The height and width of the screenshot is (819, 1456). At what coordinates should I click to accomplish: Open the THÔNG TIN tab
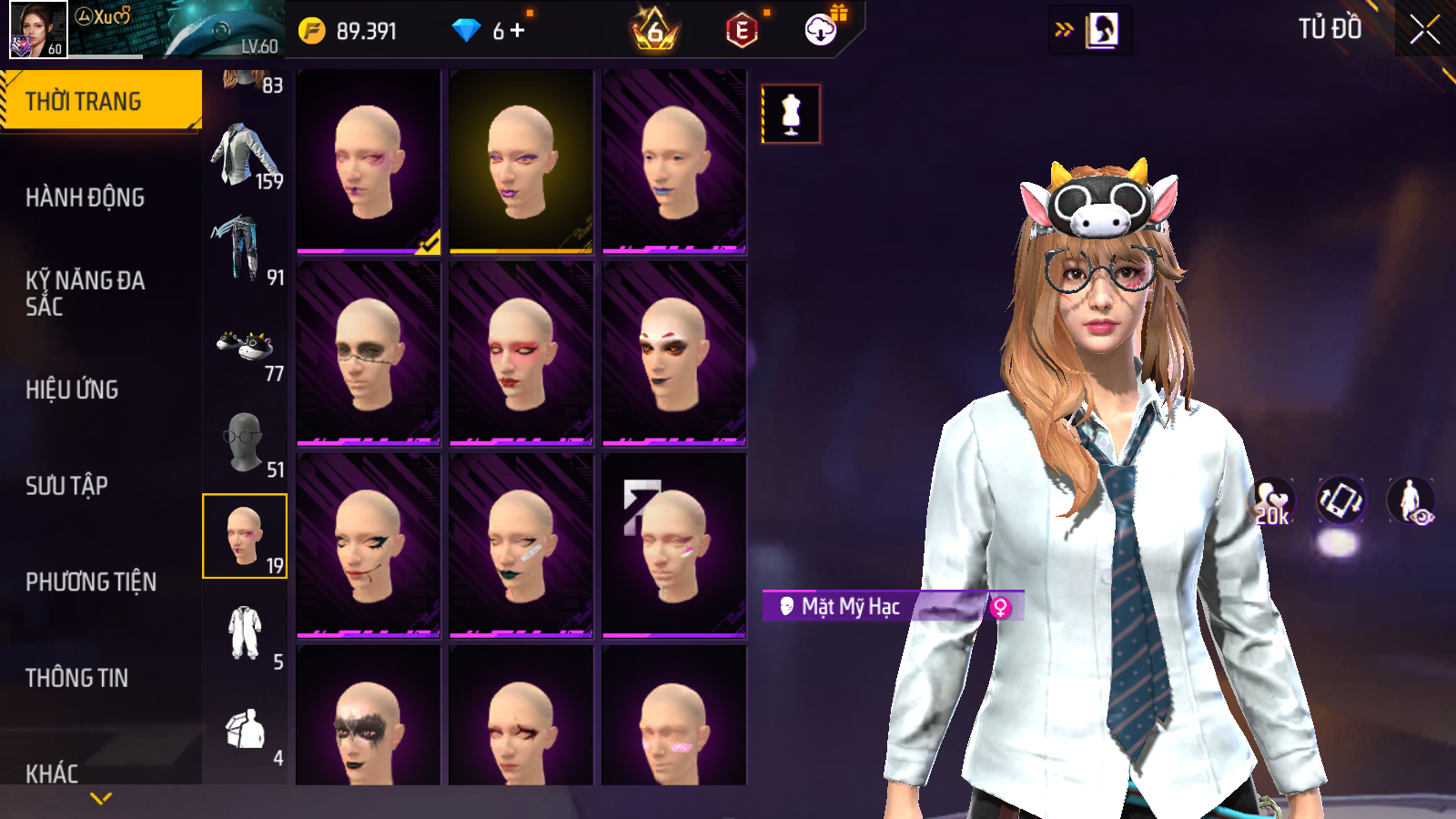pos(77,678)
